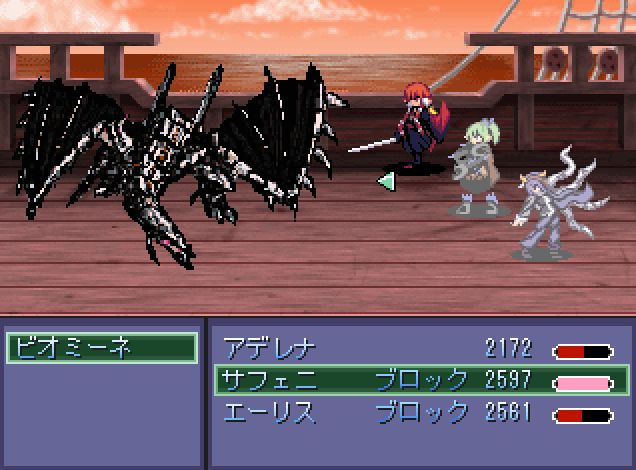Select enemy target ビオミーネ
Viewport: 636px width, 470px height.
101,348
